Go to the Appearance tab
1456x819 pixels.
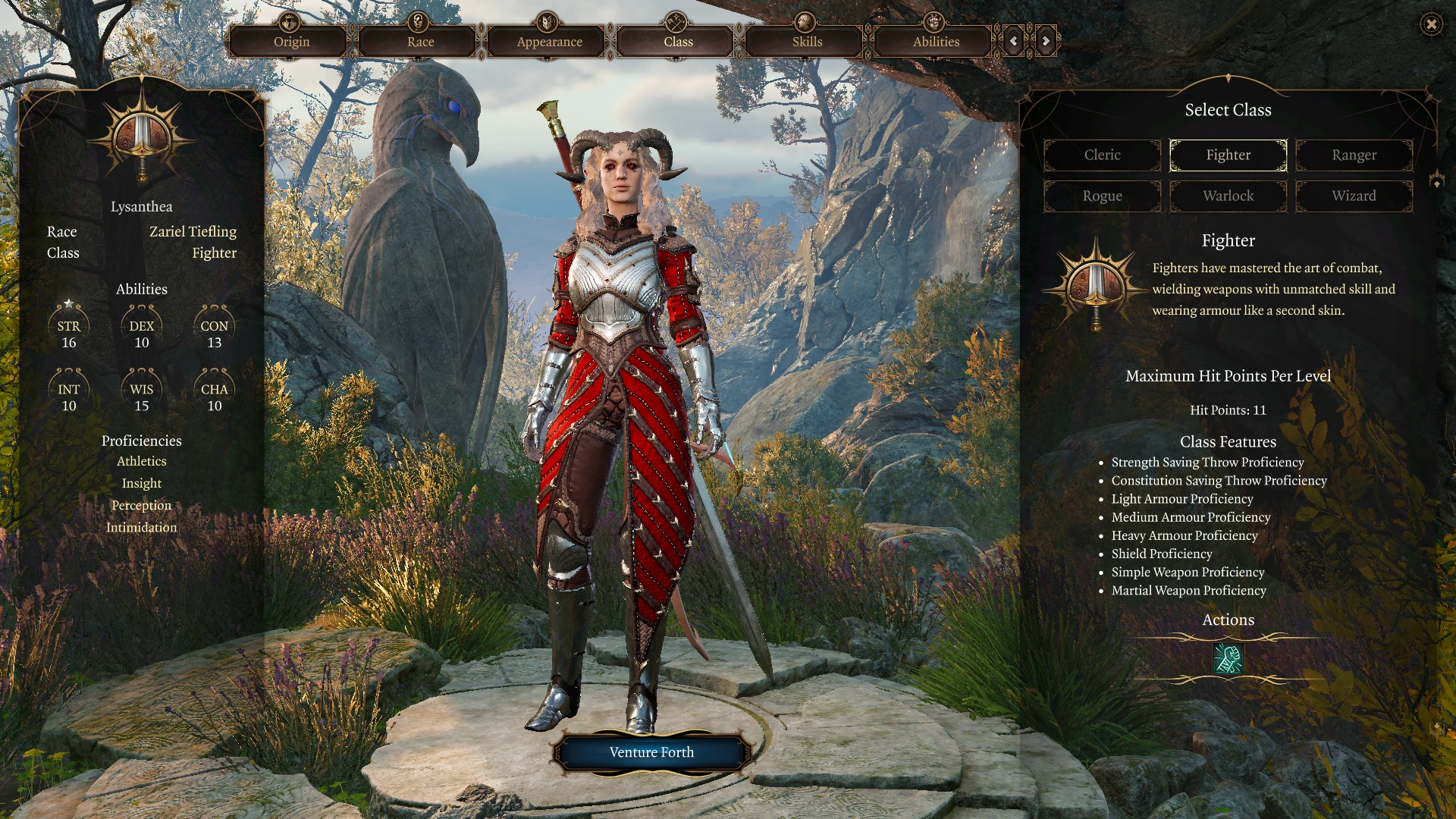[549, 42]
